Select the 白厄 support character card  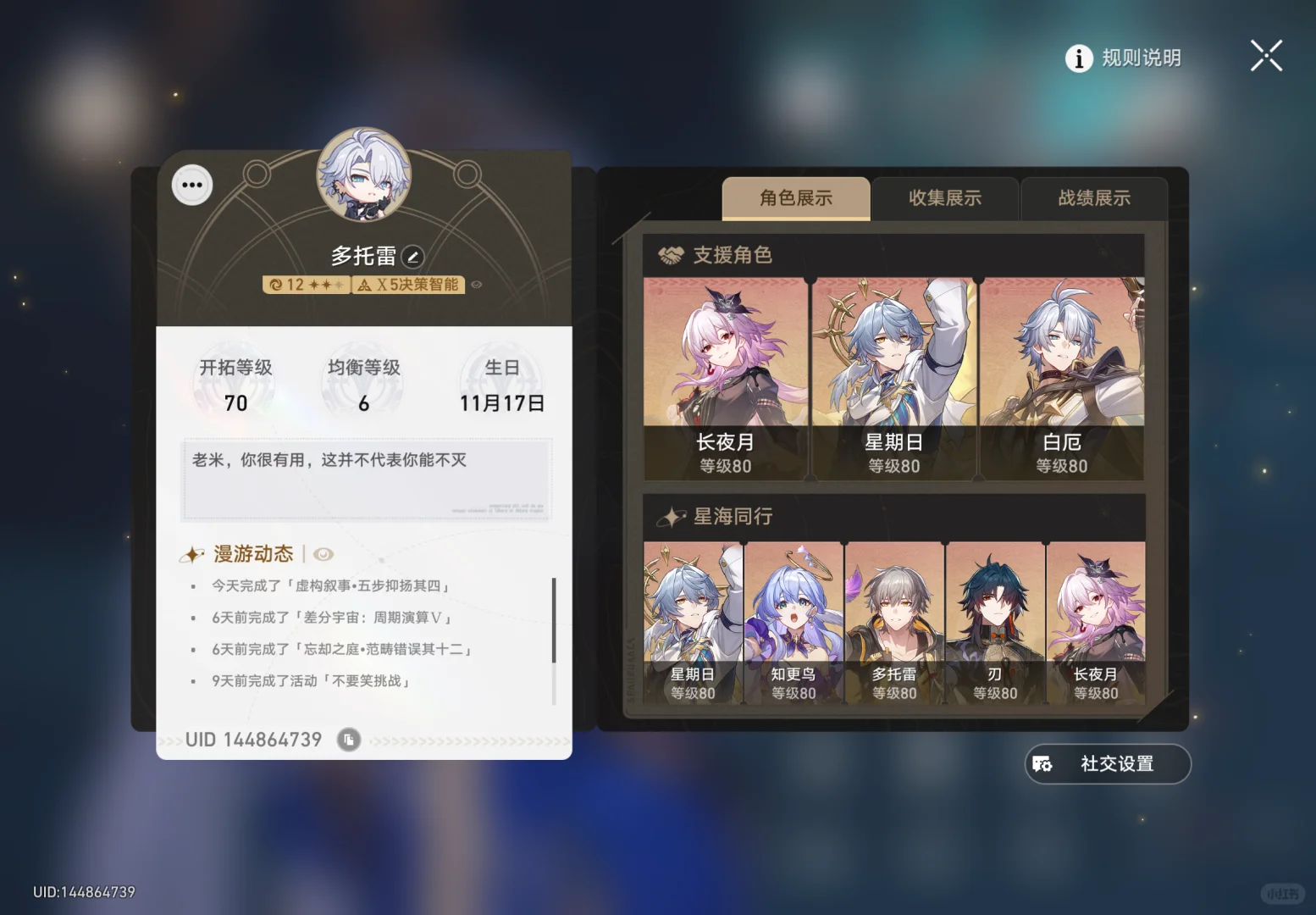point(1063,373)
